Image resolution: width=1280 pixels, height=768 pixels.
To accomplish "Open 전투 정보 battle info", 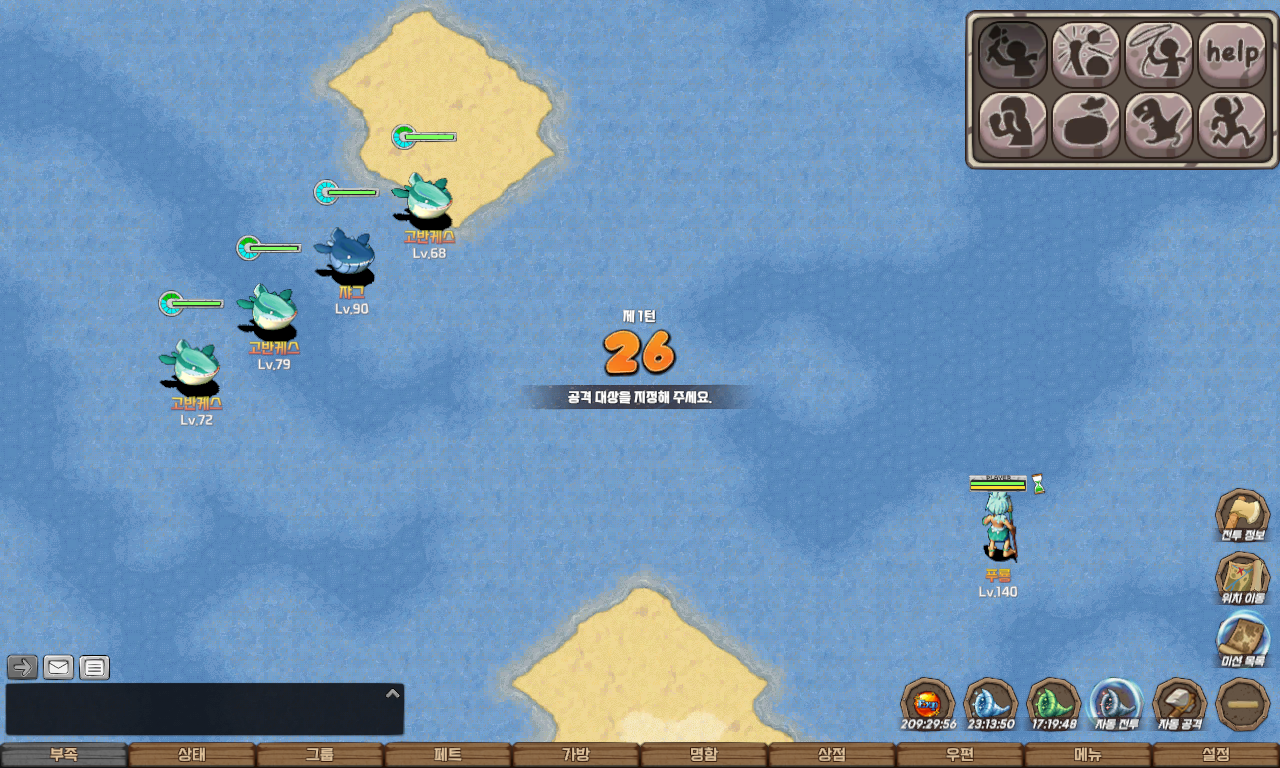I will [1242, 515].
